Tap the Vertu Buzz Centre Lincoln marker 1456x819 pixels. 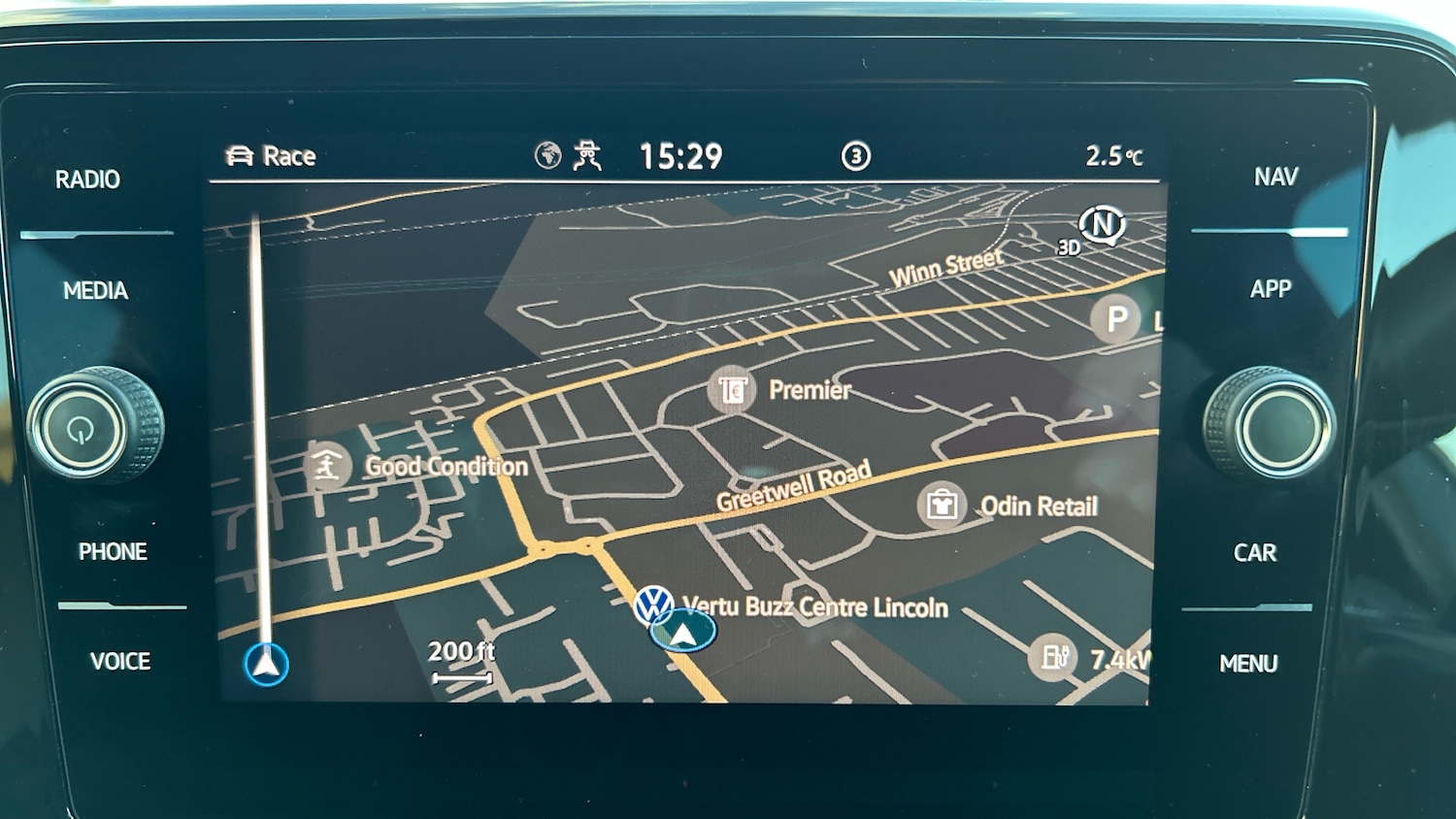pyautogui.click(x=654, y=606)
